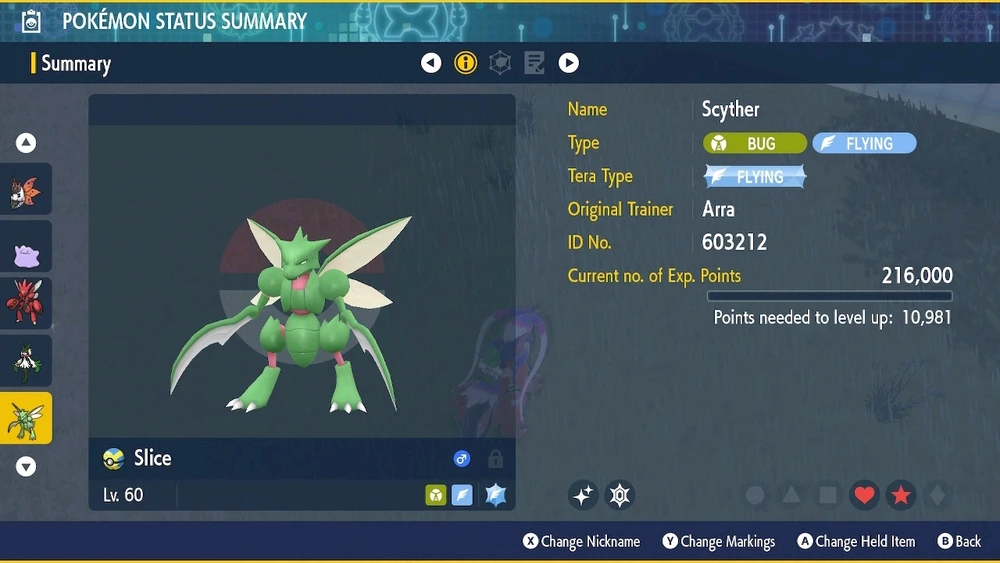Switch to the hexagon stats chart tab

coord(500,63)
